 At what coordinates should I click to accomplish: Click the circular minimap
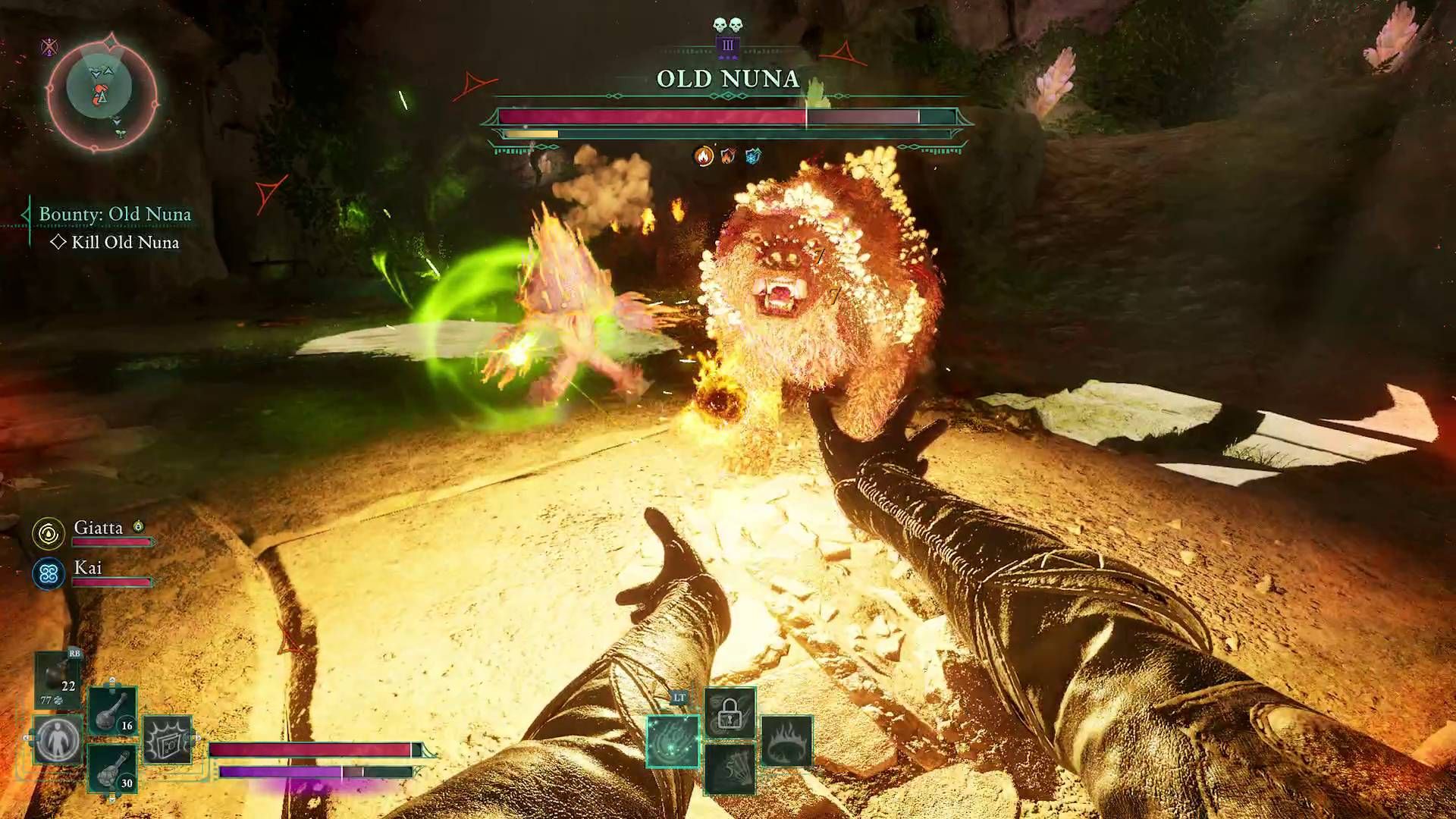[x=102, y=91]
